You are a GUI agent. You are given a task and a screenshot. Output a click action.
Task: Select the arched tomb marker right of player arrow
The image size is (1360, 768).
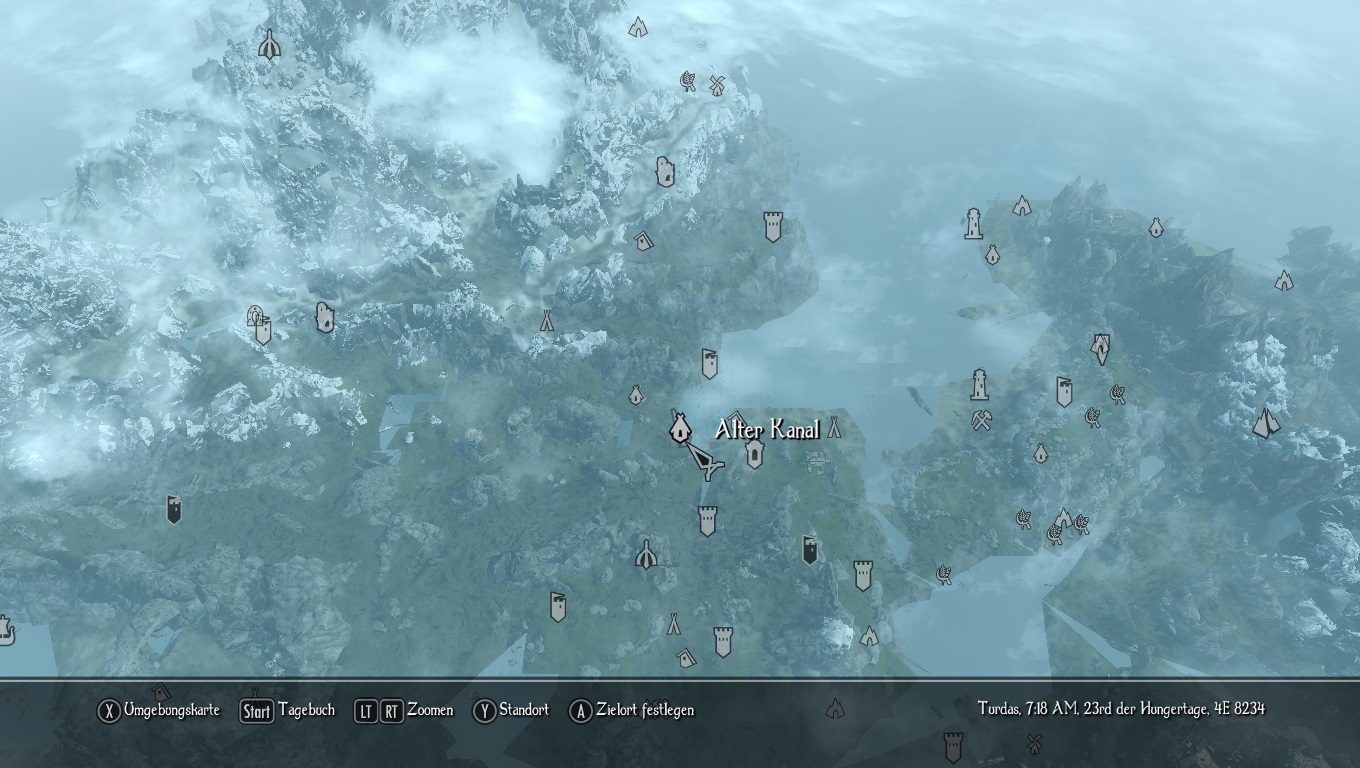click(x=755, y=455)
